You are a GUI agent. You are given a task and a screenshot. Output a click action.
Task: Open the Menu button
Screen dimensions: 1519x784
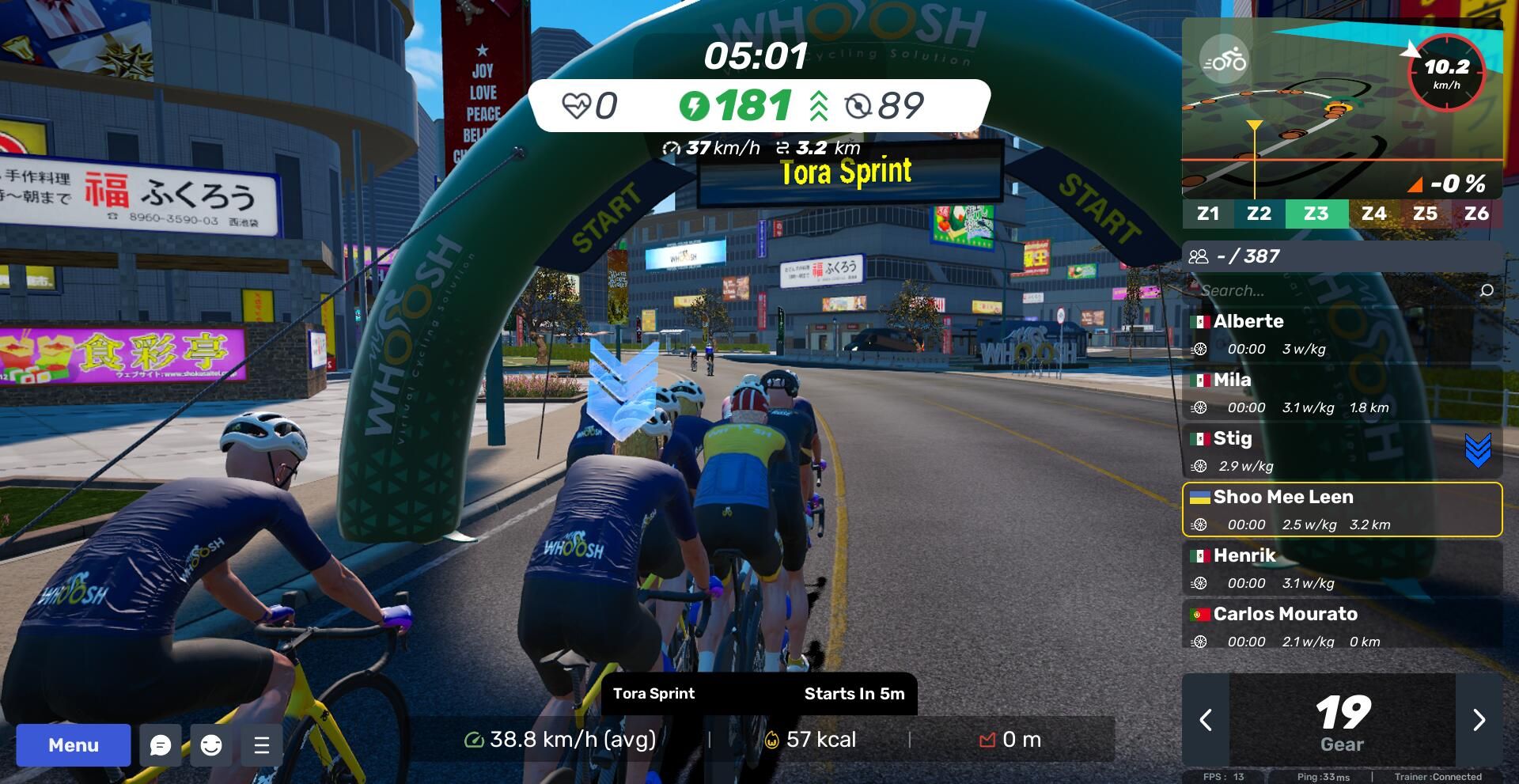pos(74,745)
